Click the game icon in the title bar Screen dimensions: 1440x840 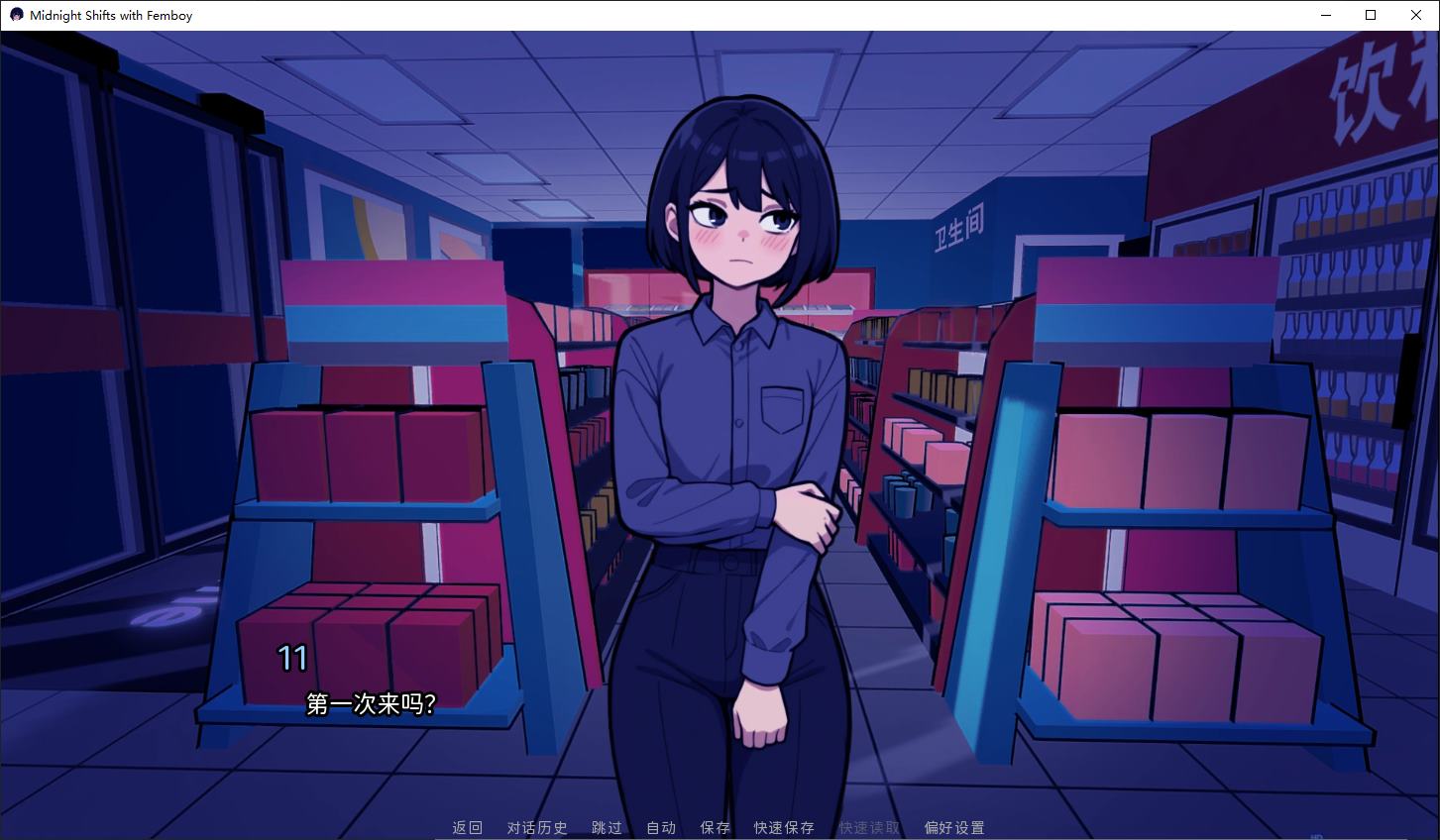(15, 14)
